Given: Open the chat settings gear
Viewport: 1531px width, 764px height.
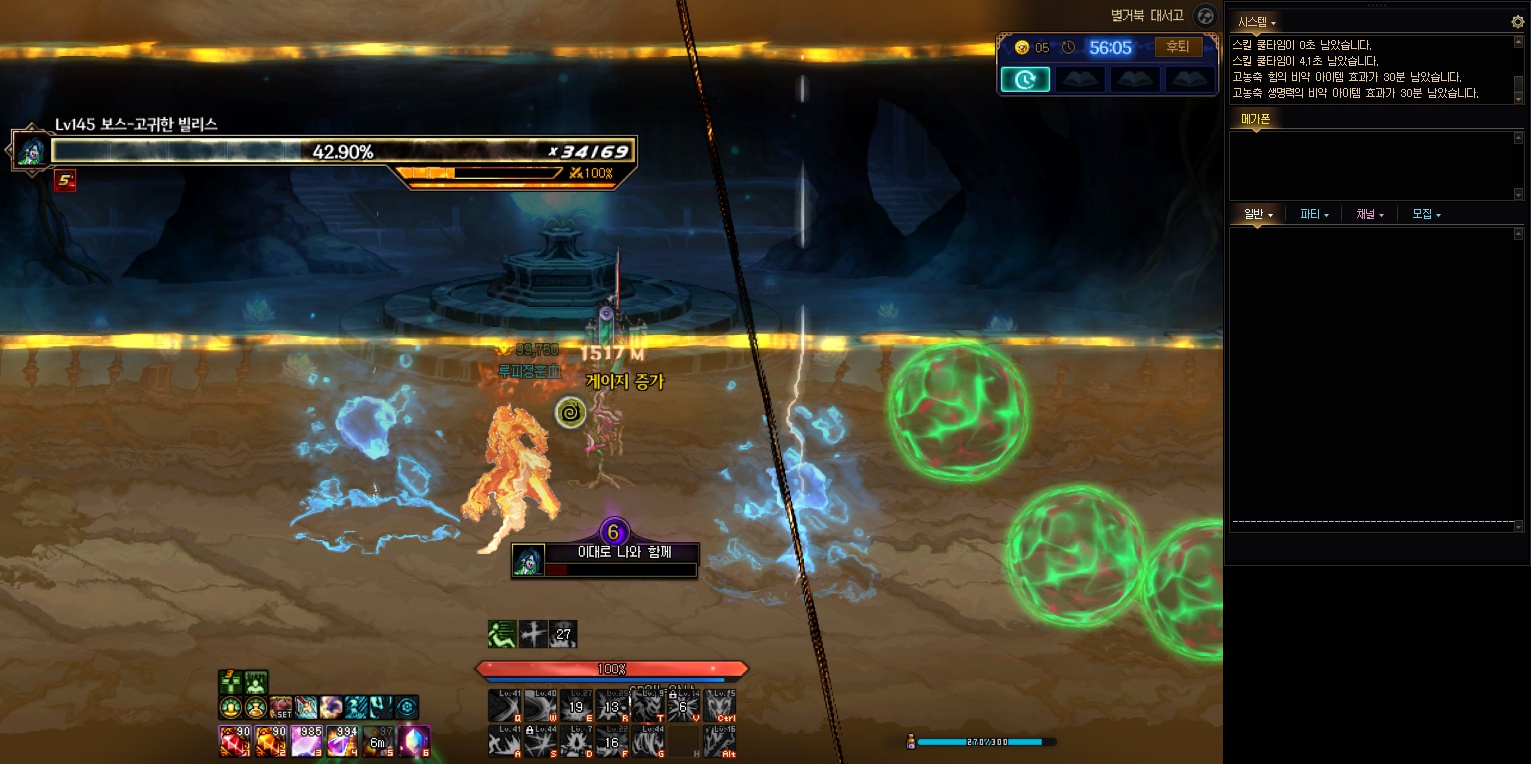Looking at the screenshot, I should (x=1517, y=21).
